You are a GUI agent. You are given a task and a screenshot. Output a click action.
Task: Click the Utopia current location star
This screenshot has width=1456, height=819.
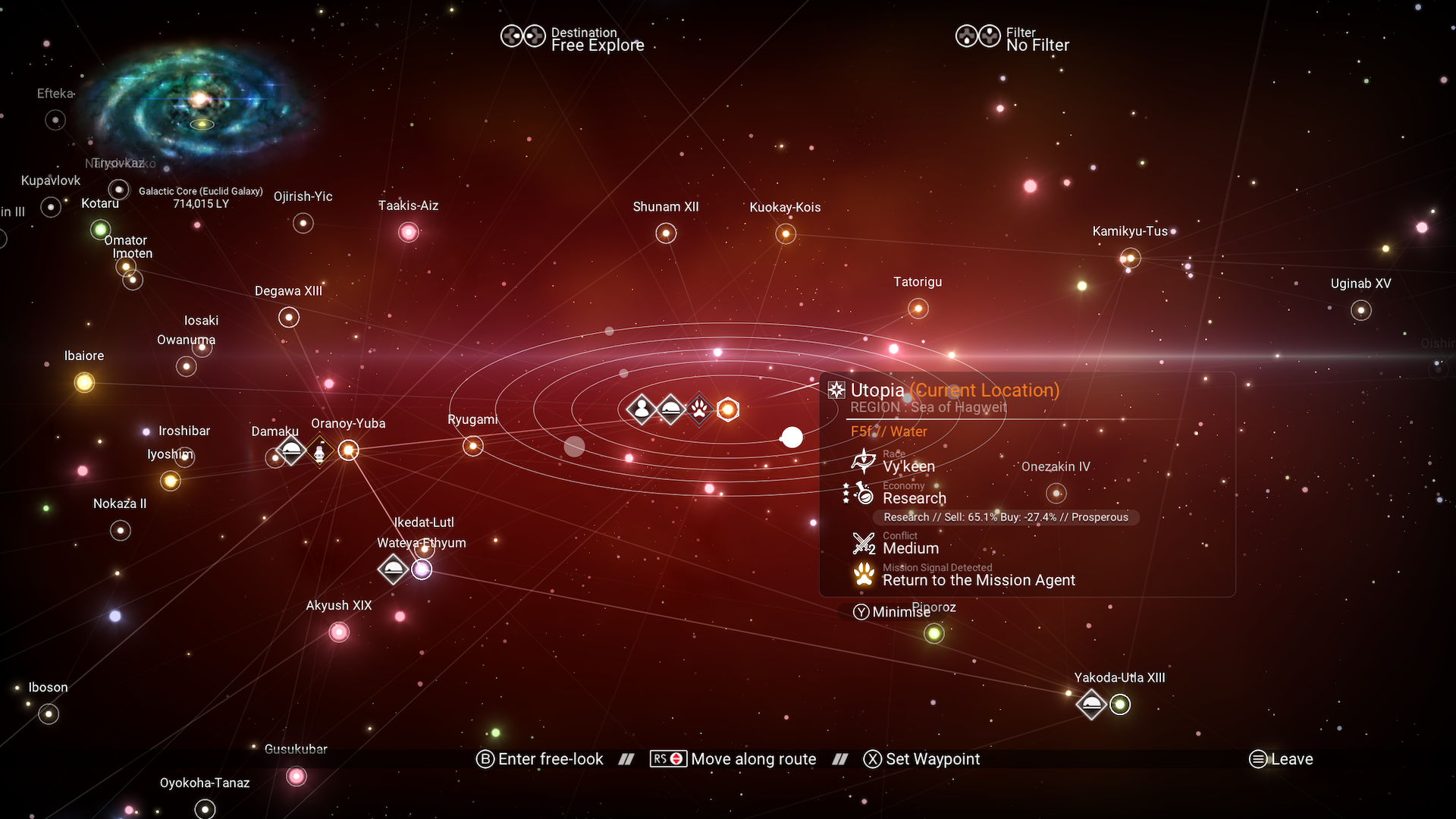pos(728,409)
